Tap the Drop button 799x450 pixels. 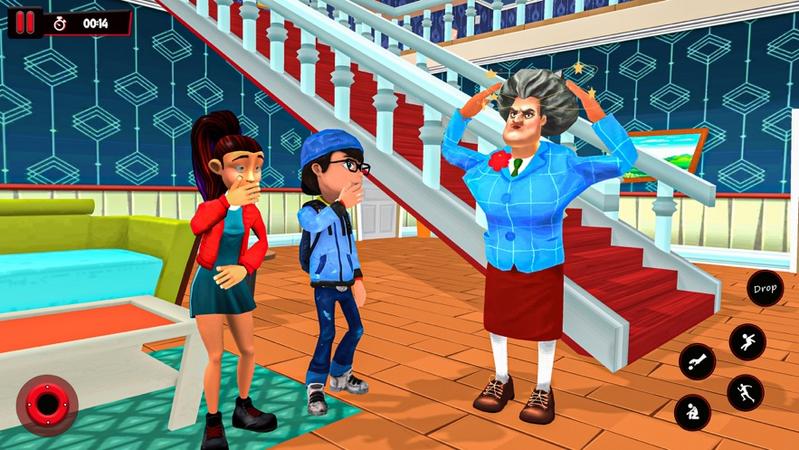point(766,289)
